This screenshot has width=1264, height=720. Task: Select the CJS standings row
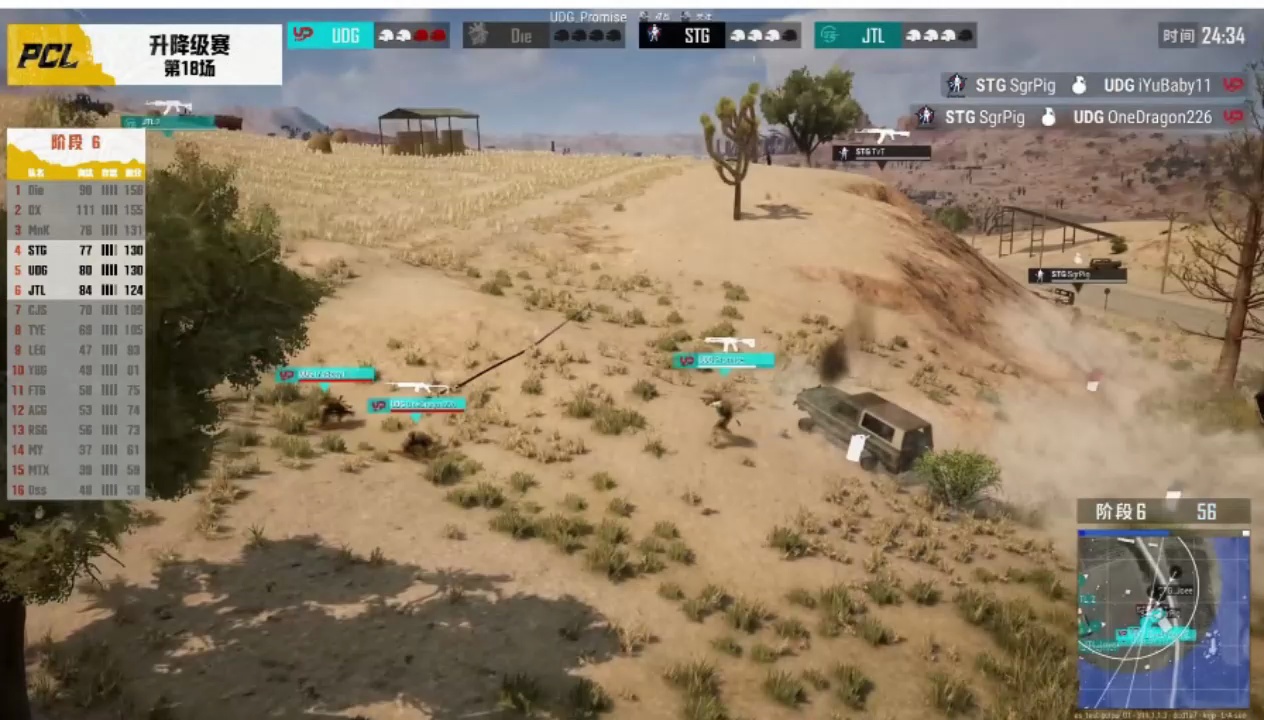click(76, 310)
